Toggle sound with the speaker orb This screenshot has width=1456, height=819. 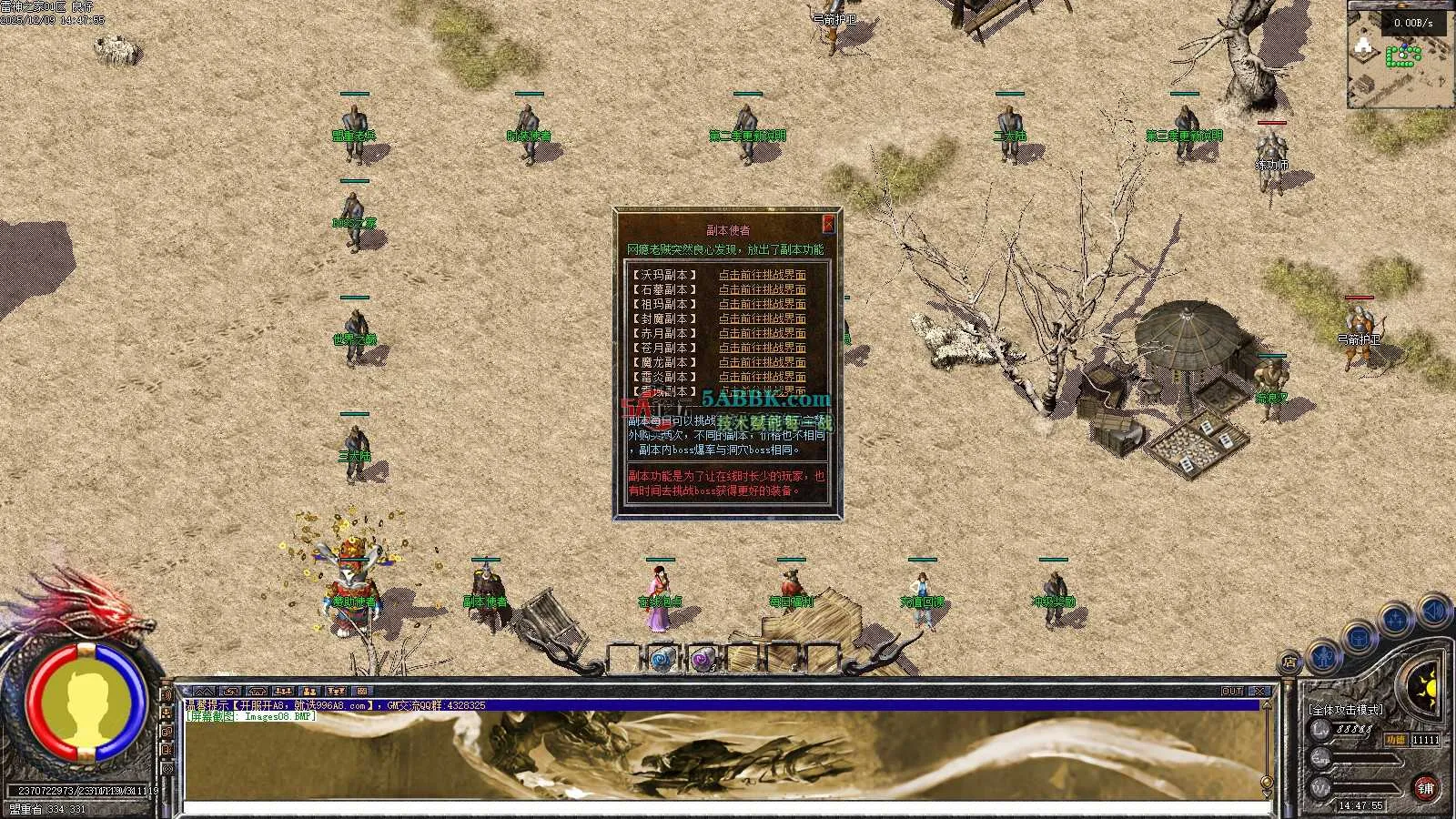[1434, 610]
